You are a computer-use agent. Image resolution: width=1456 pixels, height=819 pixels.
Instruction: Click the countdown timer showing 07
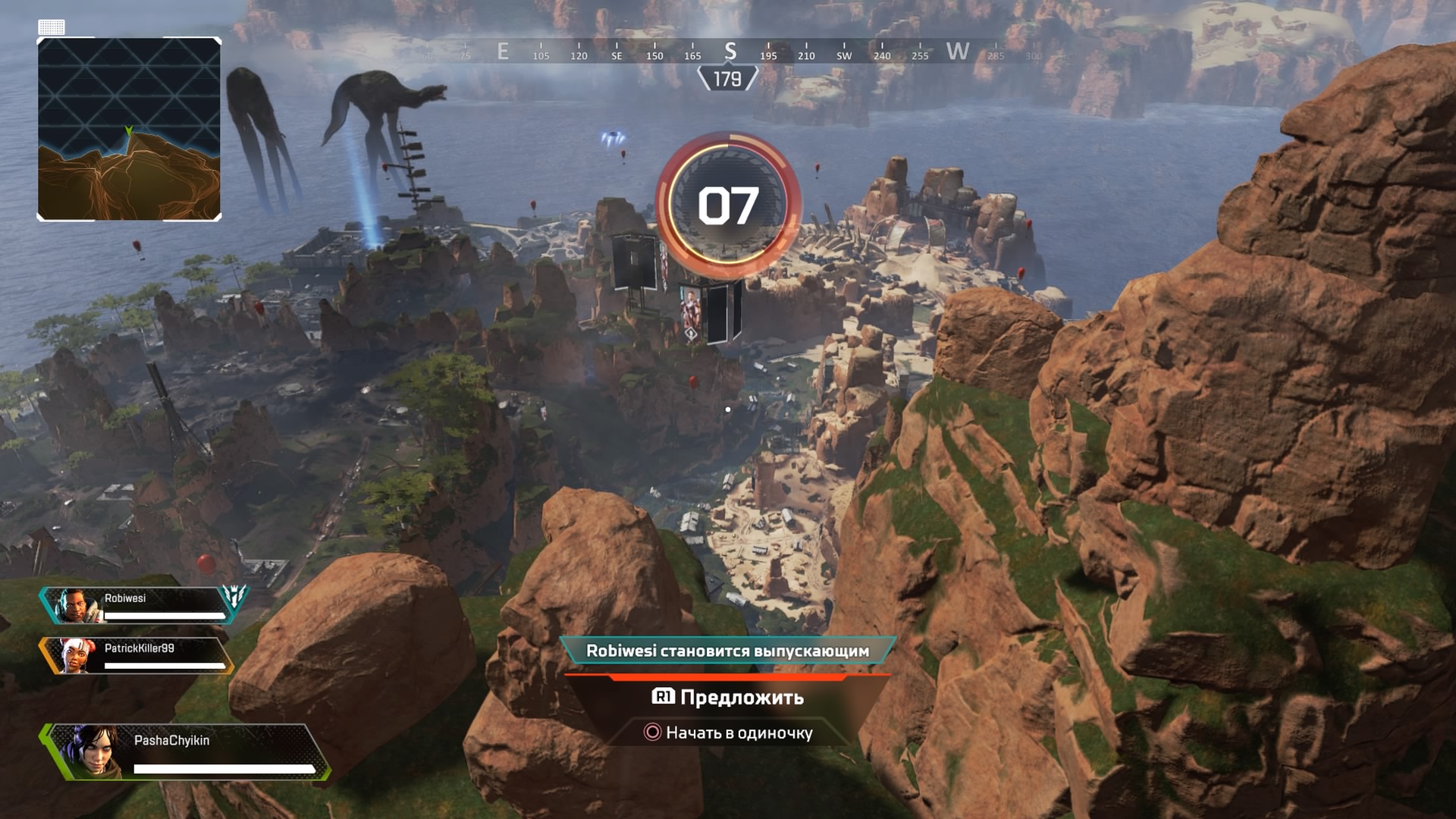[x=729, y=206]
